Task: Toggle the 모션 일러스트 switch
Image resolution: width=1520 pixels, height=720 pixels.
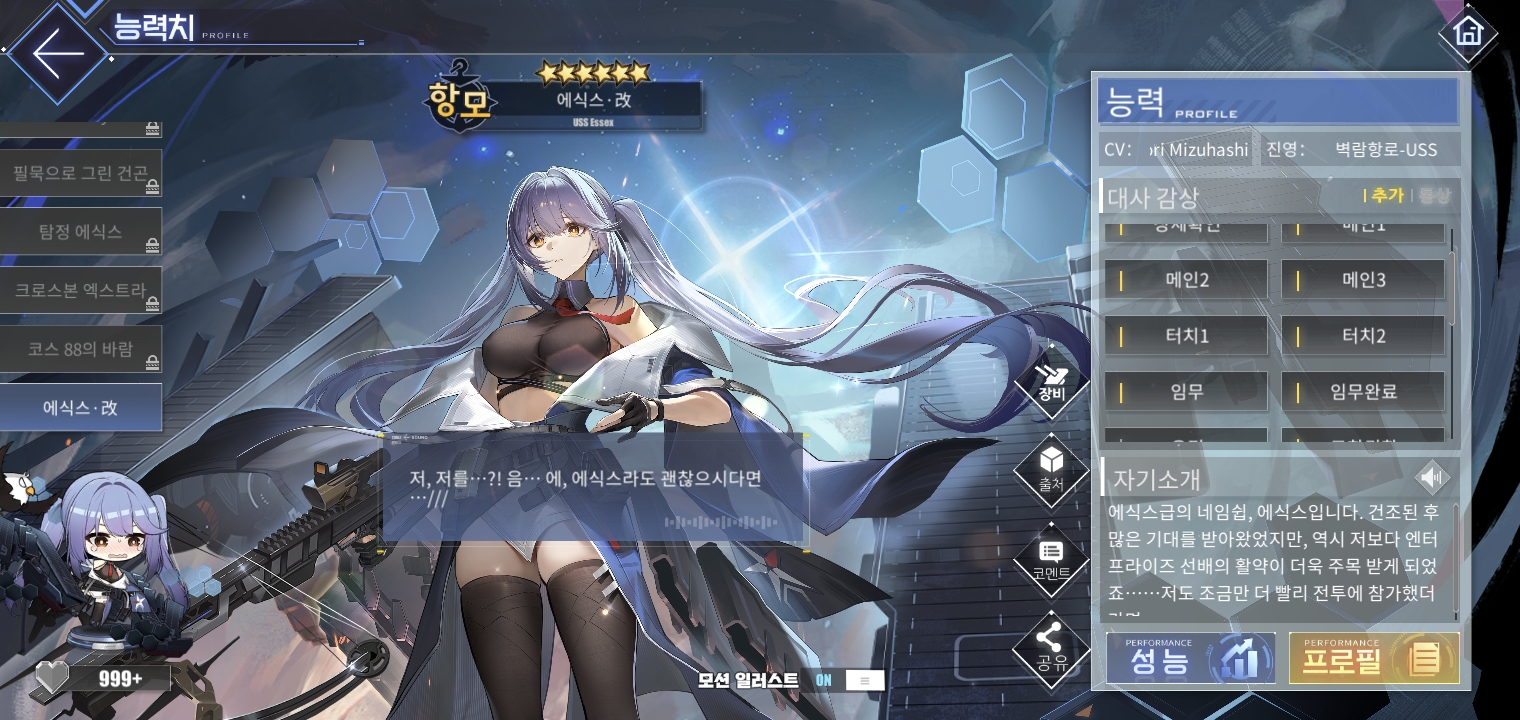Action: pos(845,680)
